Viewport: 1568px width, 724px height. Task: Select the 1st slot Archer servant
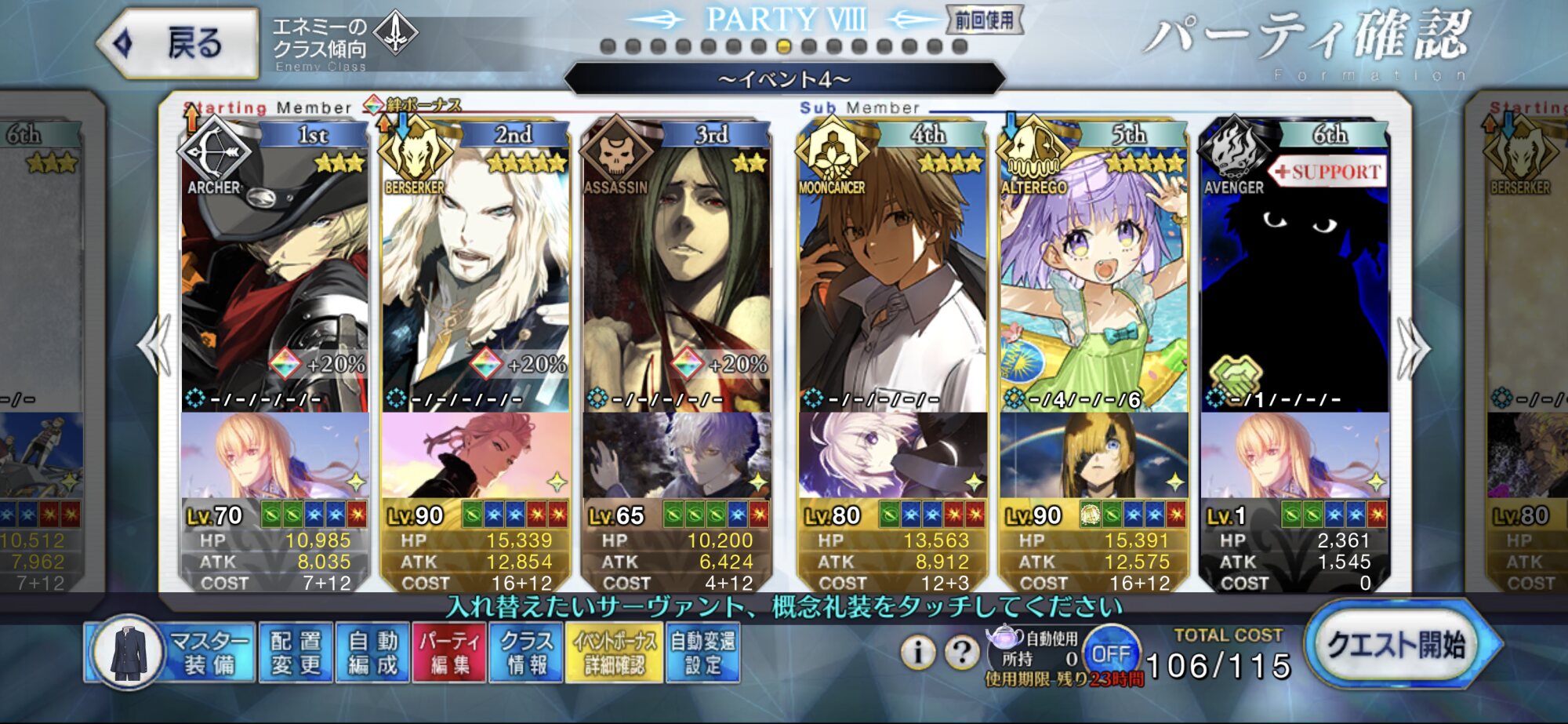(x=274, y=275)
